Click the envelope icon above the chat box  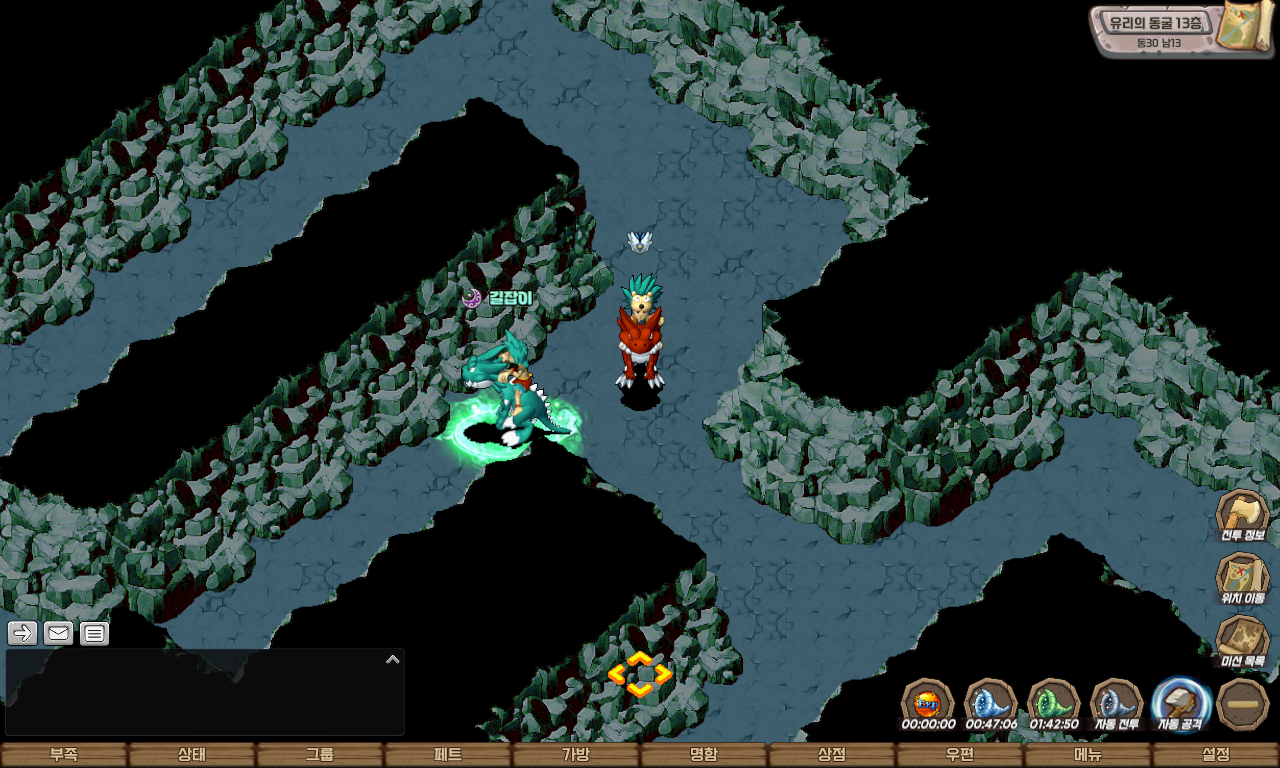click(58, 633)
